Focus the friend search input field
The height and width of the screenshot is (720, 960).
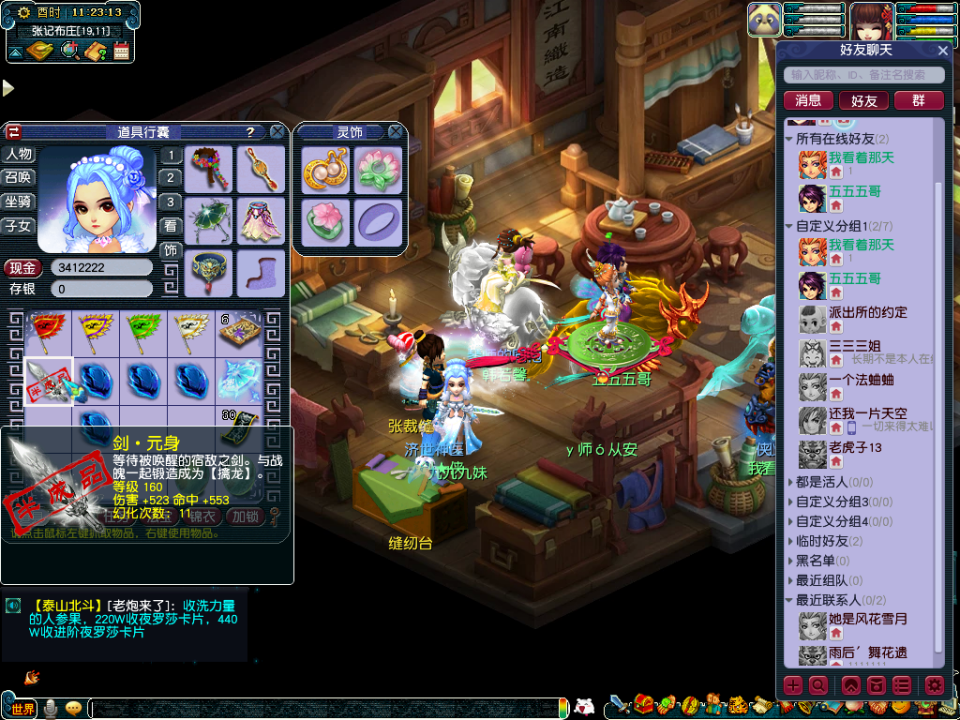pos(865,75)
